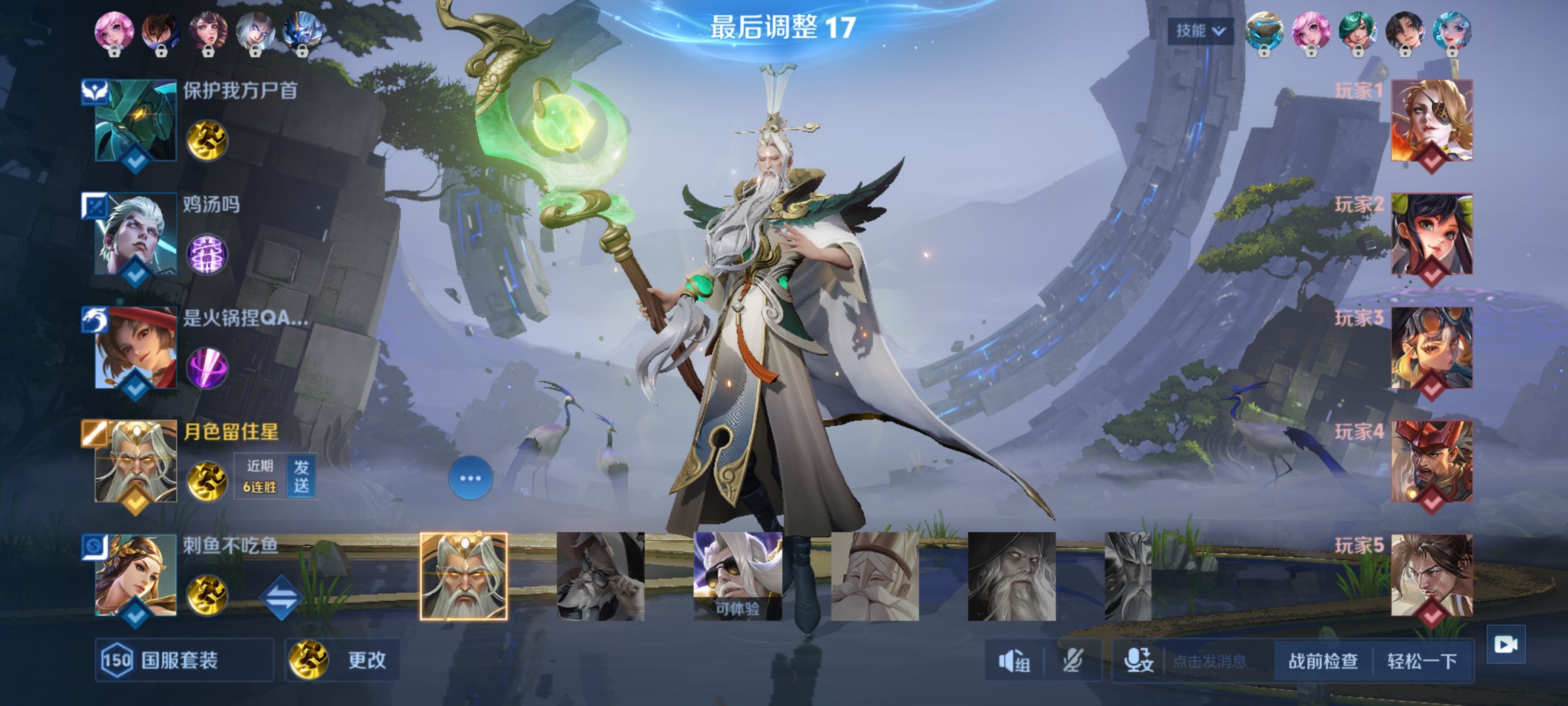Select the sleeping old man skin thumbnail
The height and width of the screenshot is (706, 1568).
tap(874, 576)
